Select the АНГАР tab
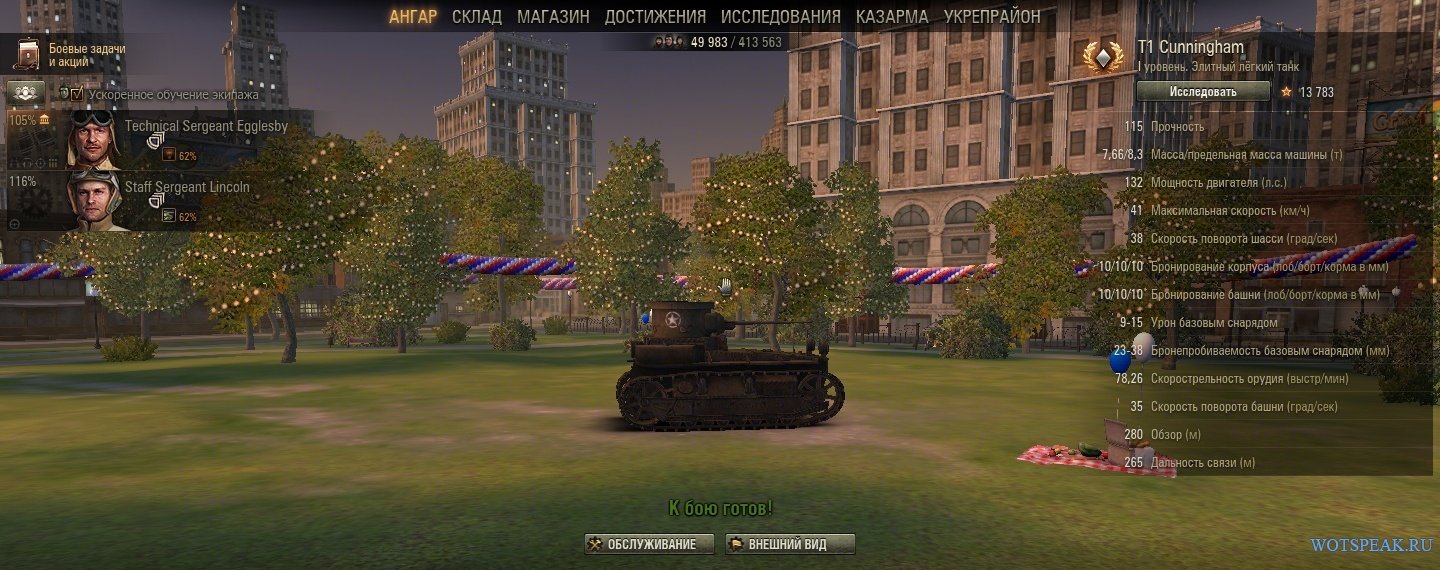 click(x=413, y=16)
